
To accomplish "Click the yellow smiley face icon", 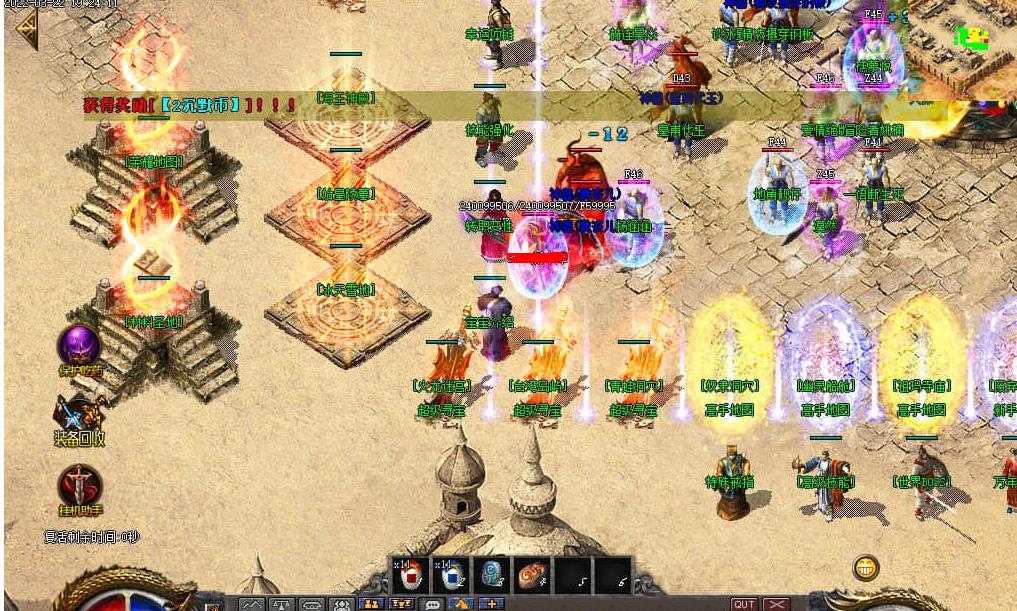I will [x=866, y=568].
